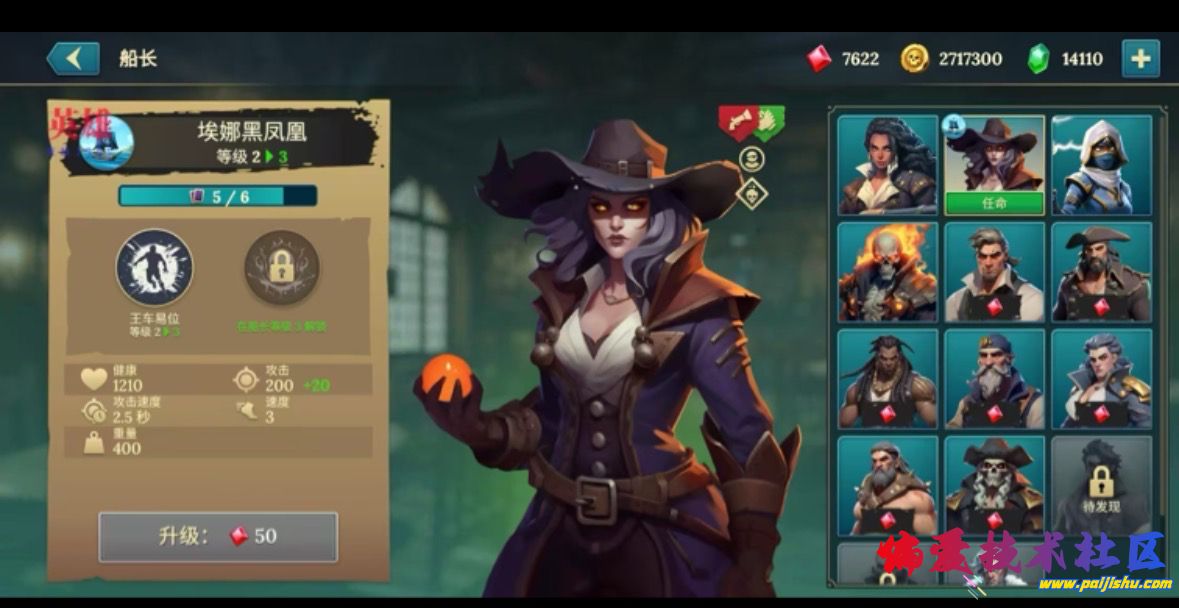
Task: Tap the ship avatar beside captain name
Action: point(106,145)
